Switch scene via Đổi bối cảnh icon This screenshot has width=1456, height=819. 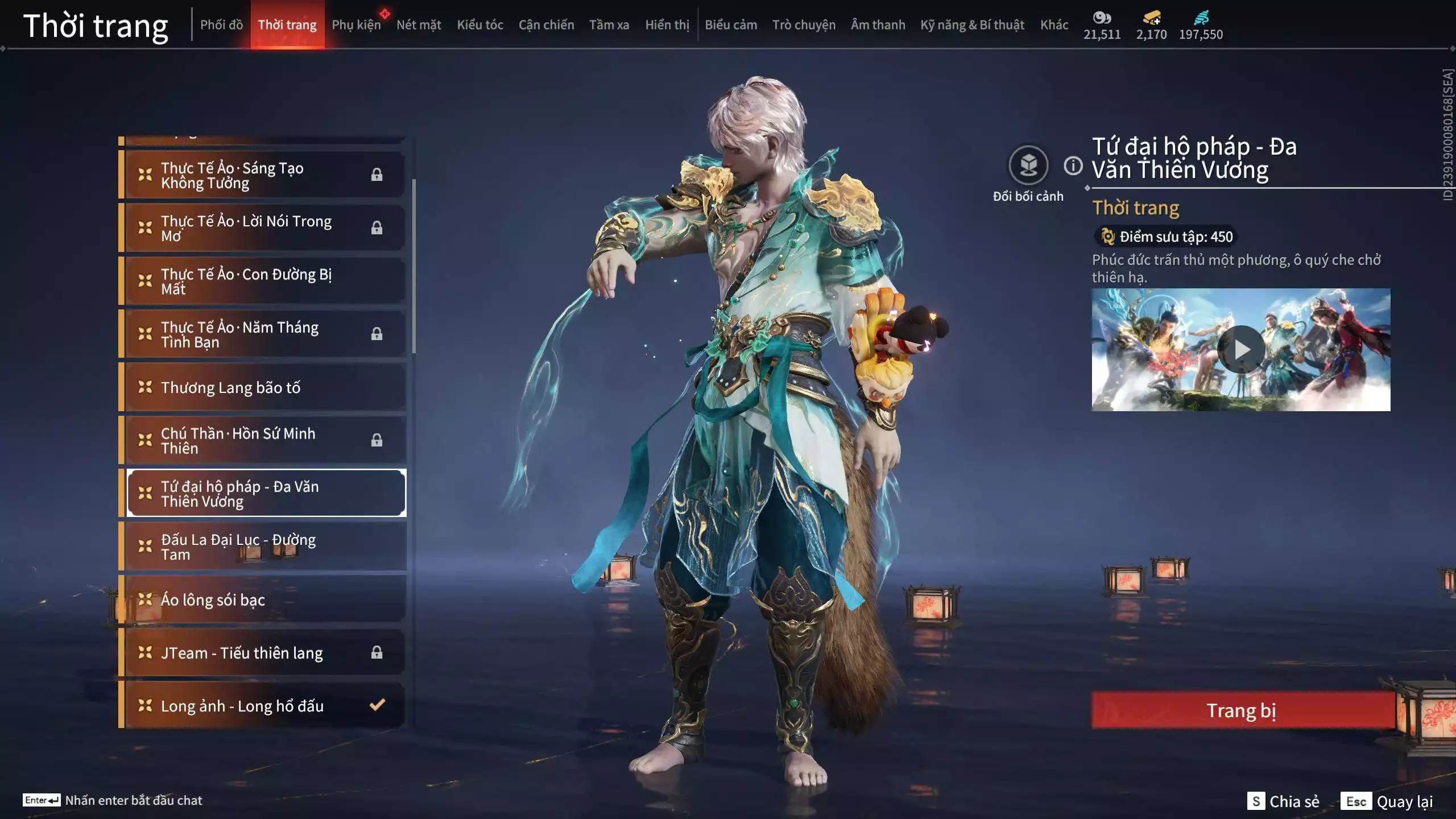click(x=1028, y=166)
